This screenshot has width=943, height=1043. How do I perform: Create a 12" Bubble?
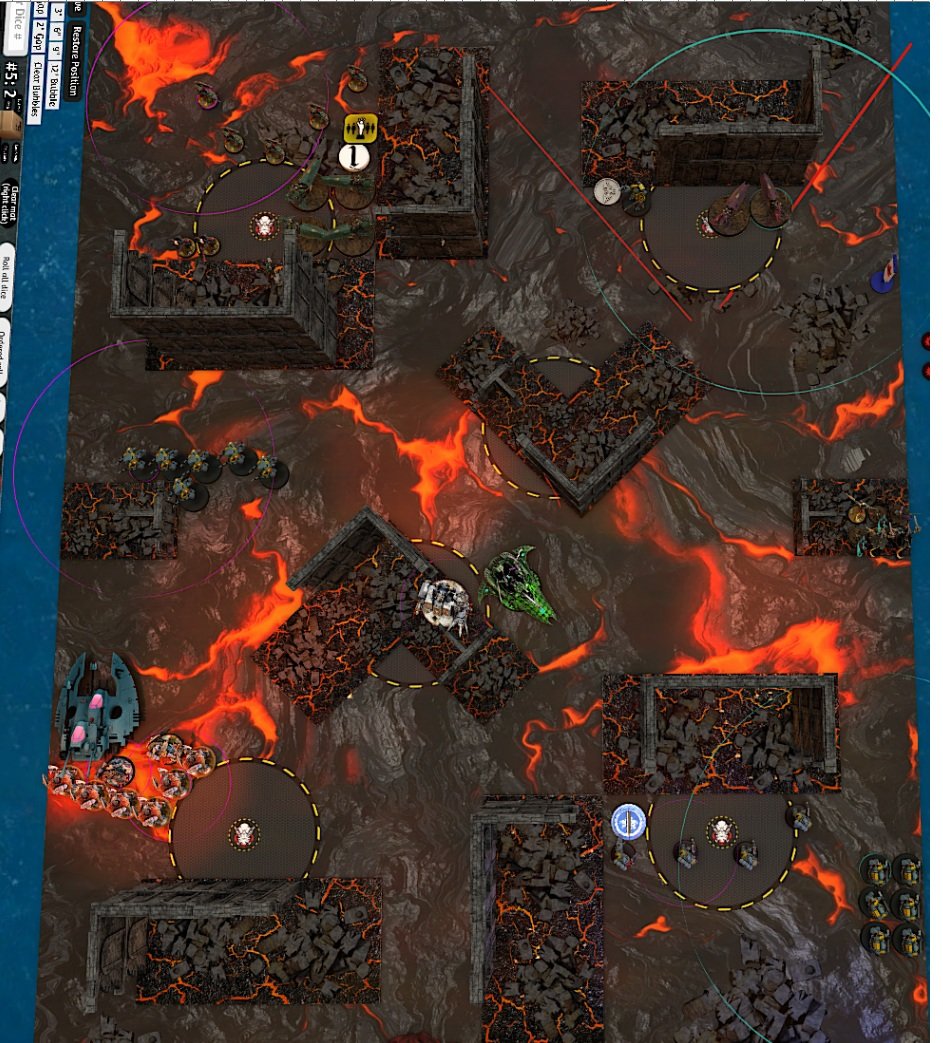tap(53, 85)
